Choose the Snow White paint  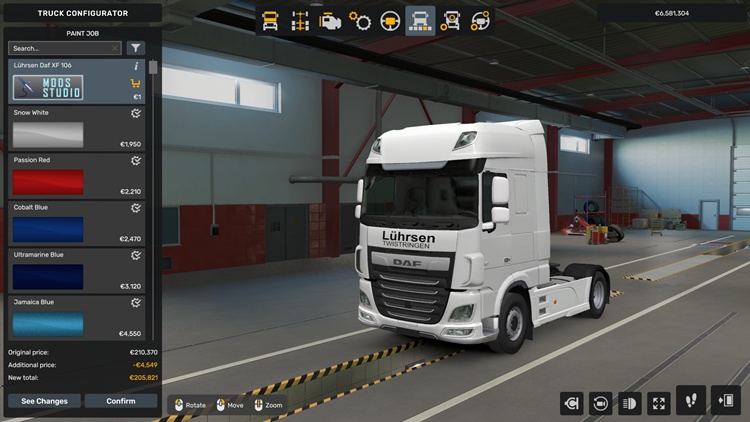coord(48,135)
